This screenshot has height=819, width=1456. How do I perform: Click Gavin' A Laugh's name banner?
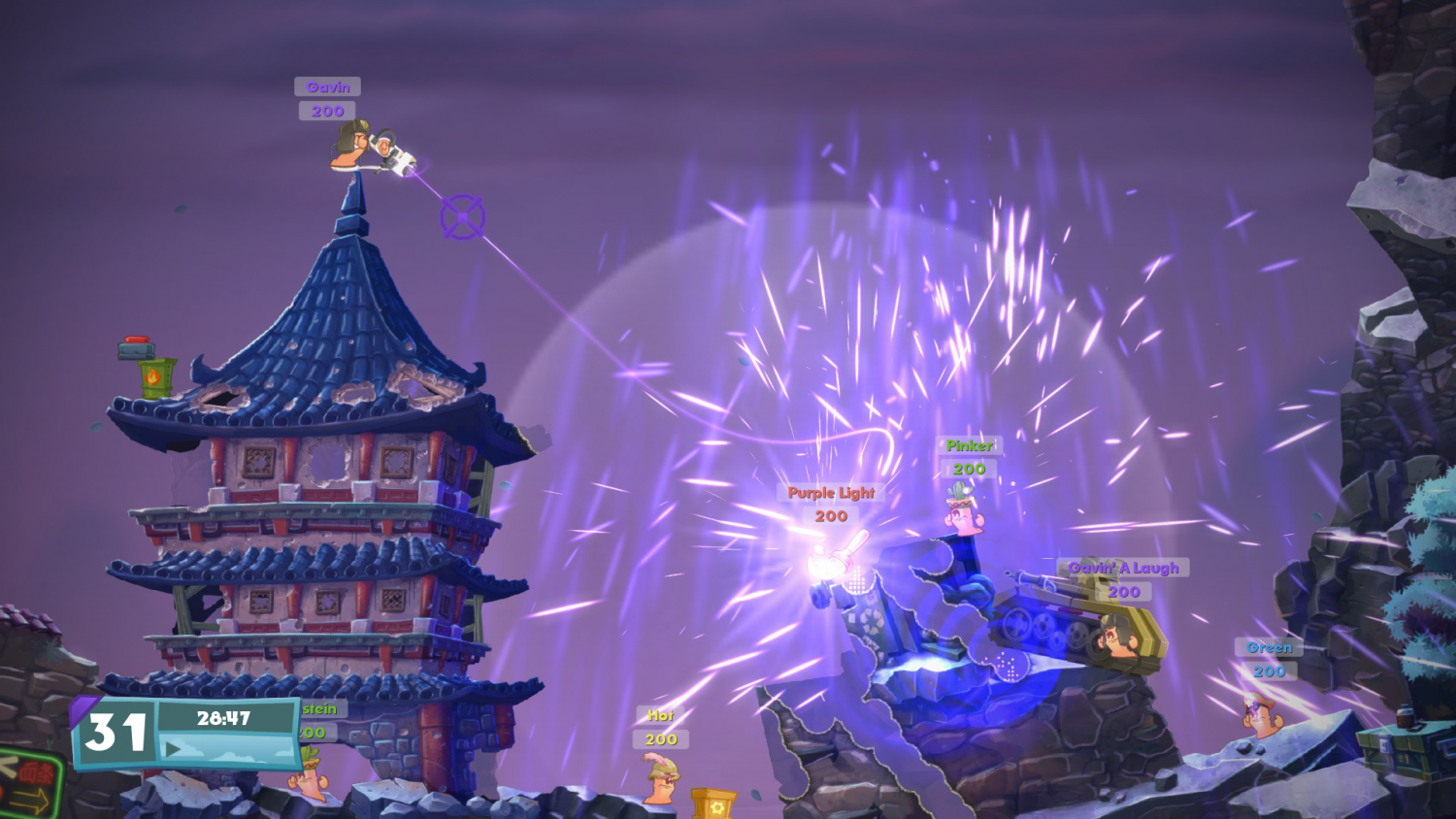pyautogui.click(x=1123, y=567)
